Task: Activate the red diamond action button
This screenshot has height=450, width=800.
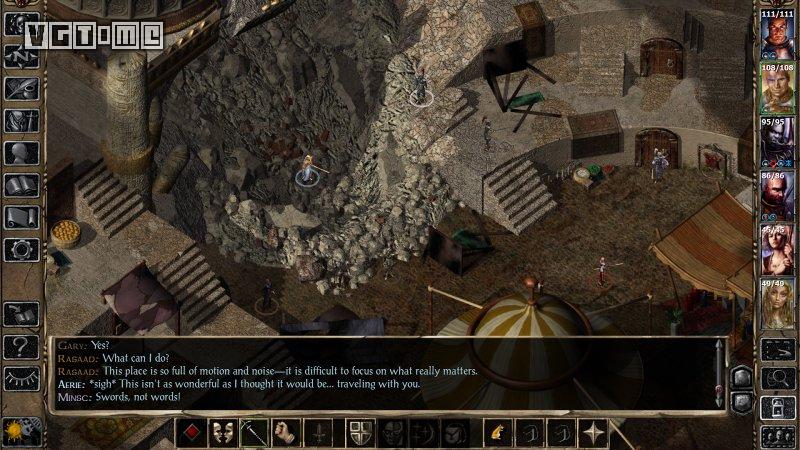Action: pos(192,432)
